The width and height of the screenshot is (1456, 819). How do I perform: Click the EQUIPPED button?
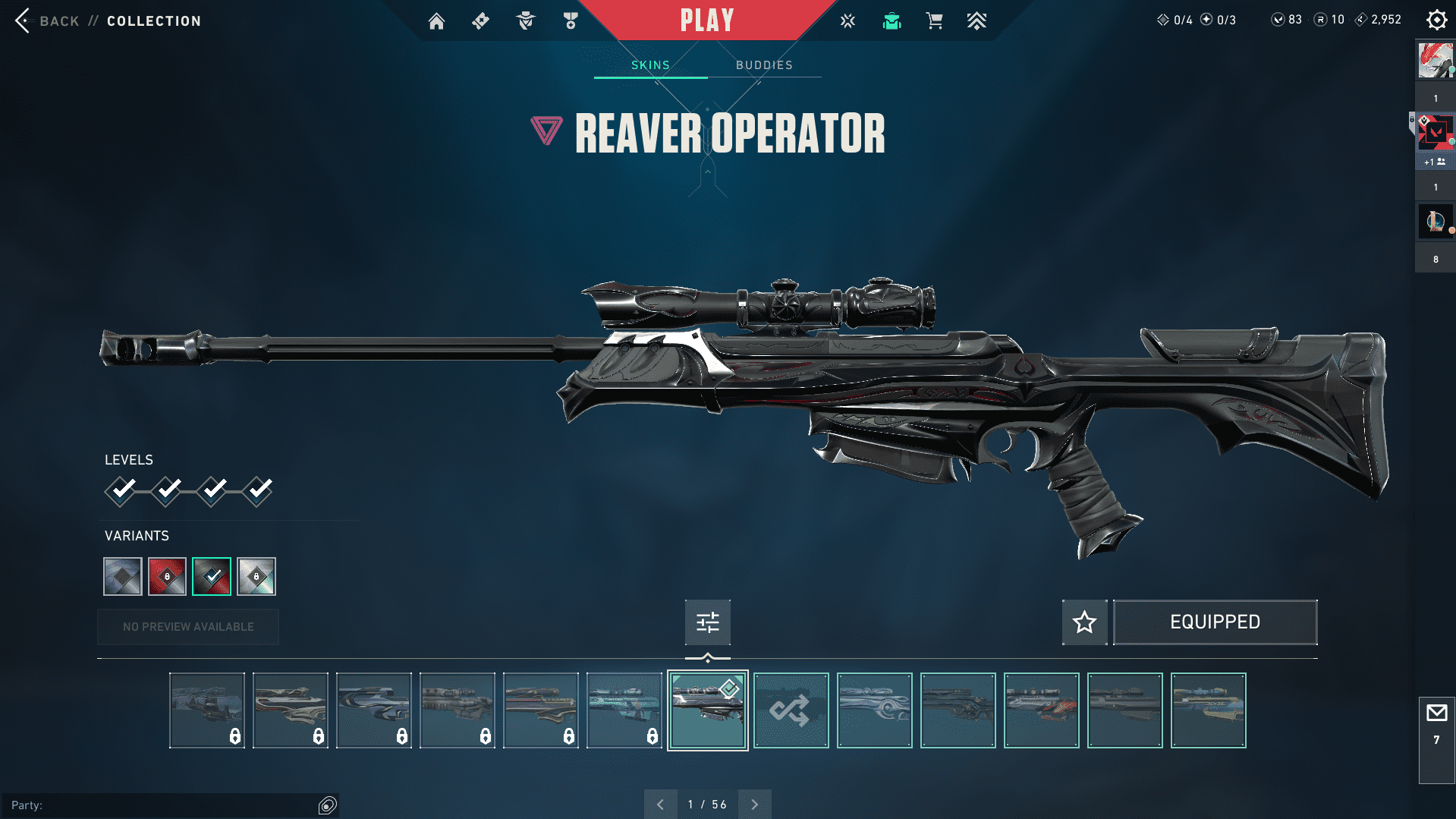point(1215,622)
